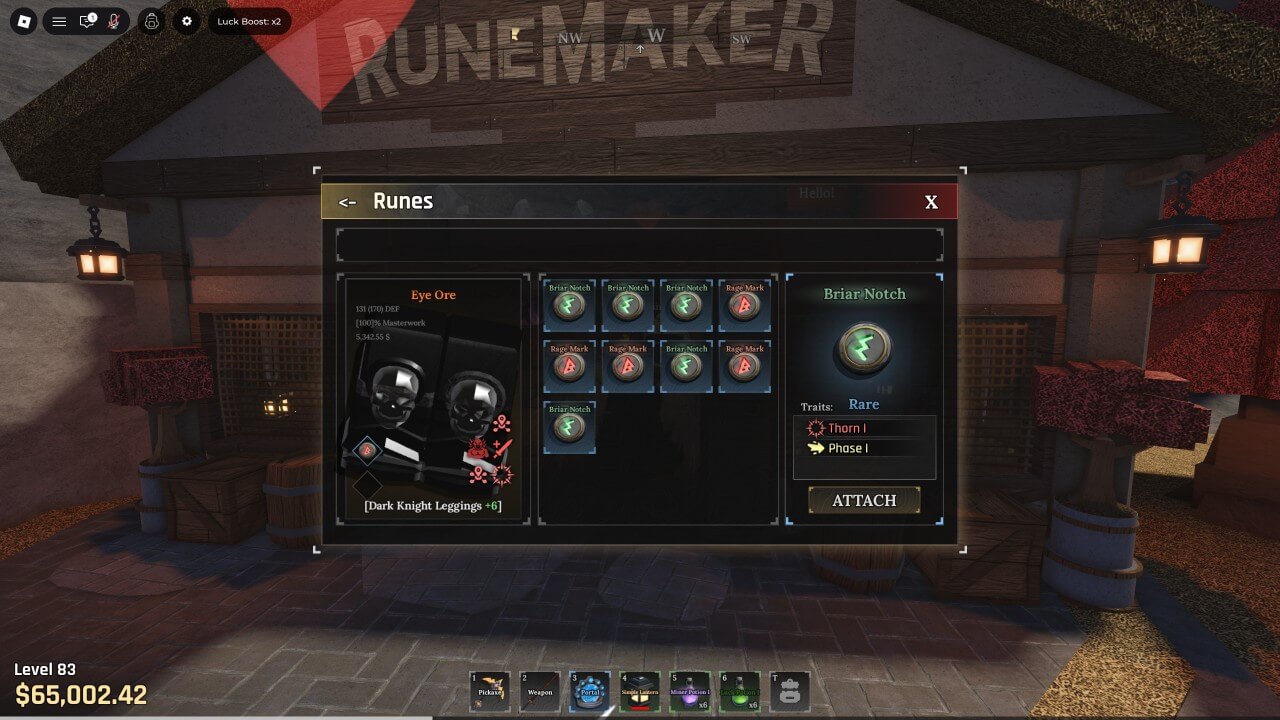
Task: Attach the selected Briar Notch rune
Action: [x=864, y=500]
